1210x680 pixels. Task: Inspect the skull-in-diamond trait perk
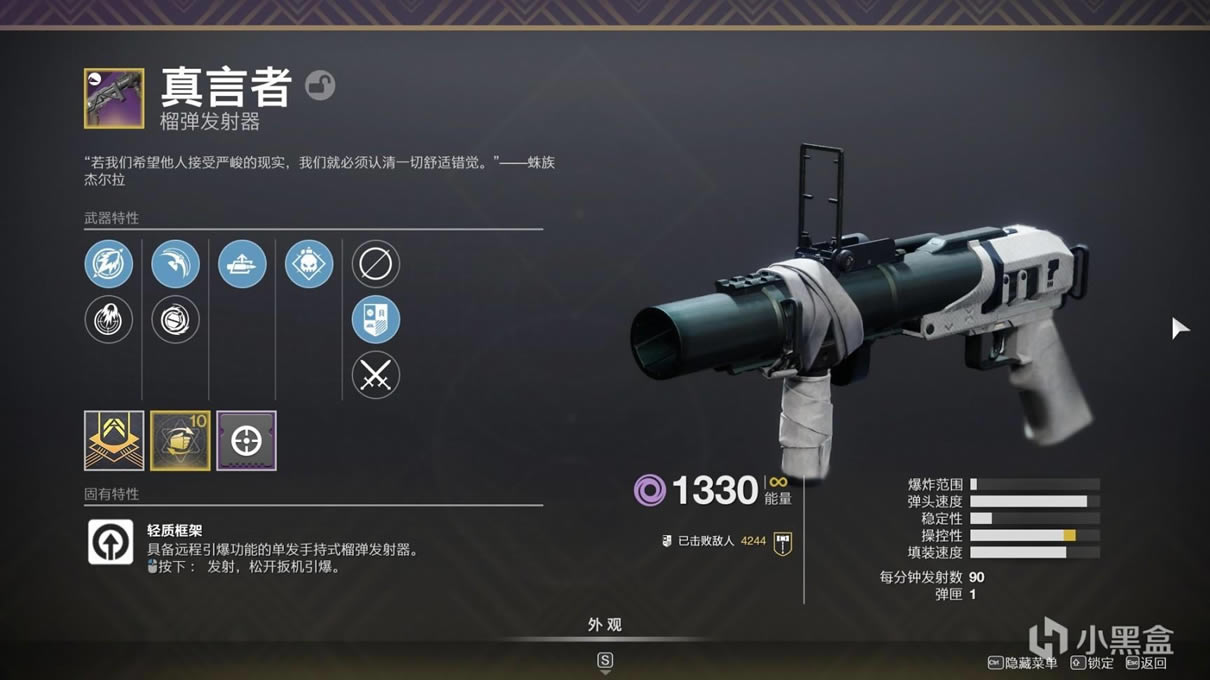click(x=309, y=264)
